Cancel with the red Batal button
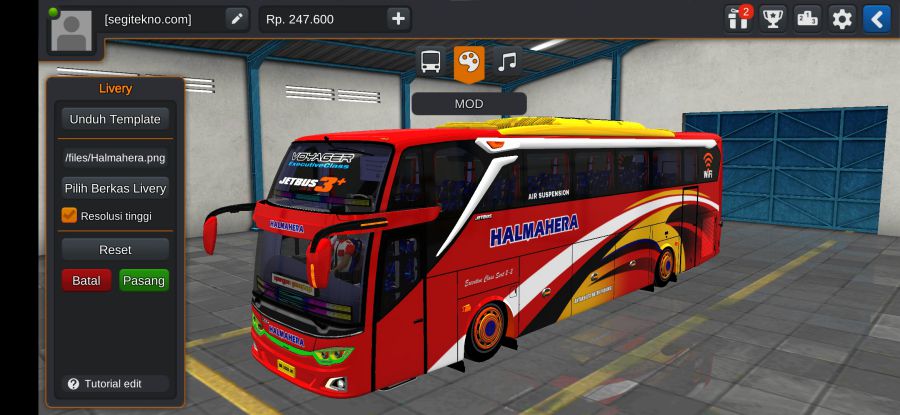Screen dimensions: 900x415 pyautogui.click(x=86, y=281)
